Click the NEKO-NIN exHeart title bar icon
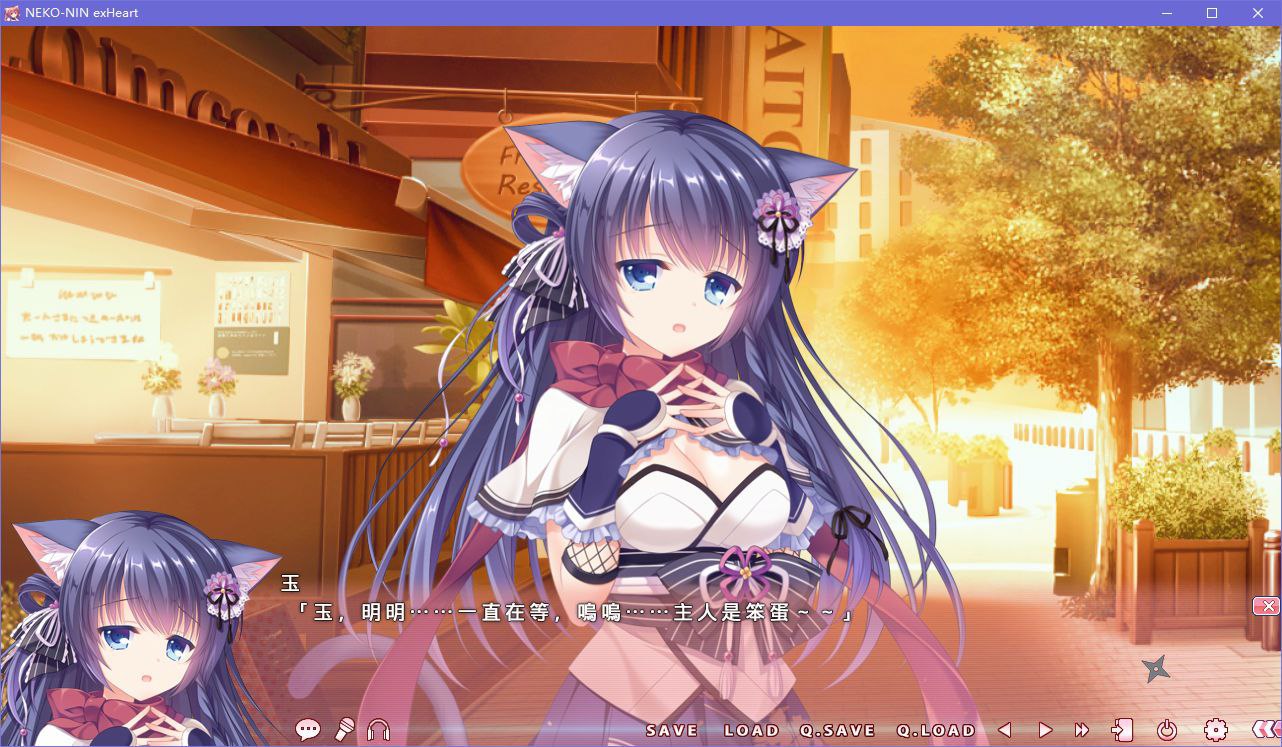Viewport: 1282px width, 747px height. pyautogui.click(x=12, y=12)
